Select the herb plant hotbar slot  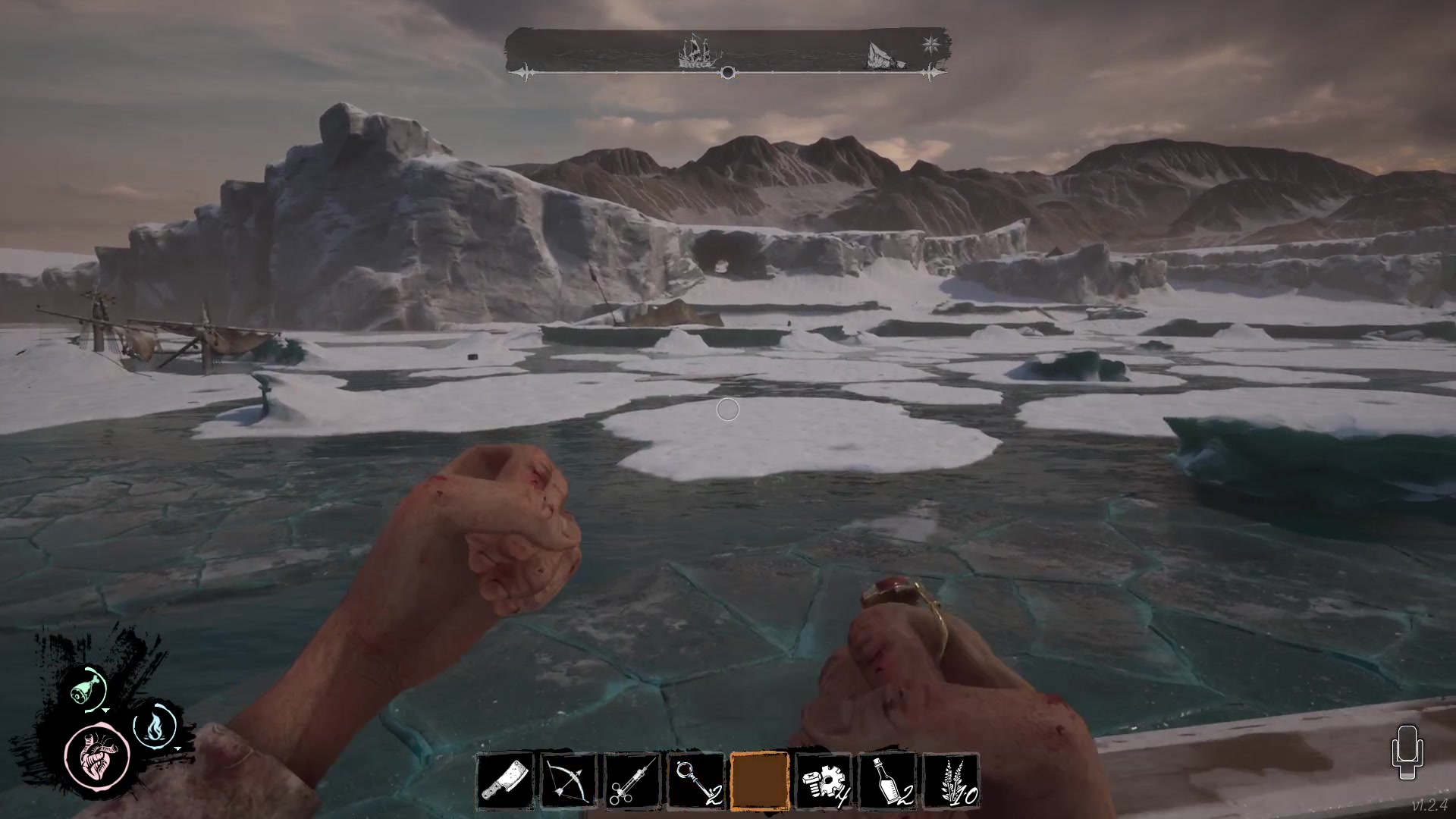coord(949,781)
